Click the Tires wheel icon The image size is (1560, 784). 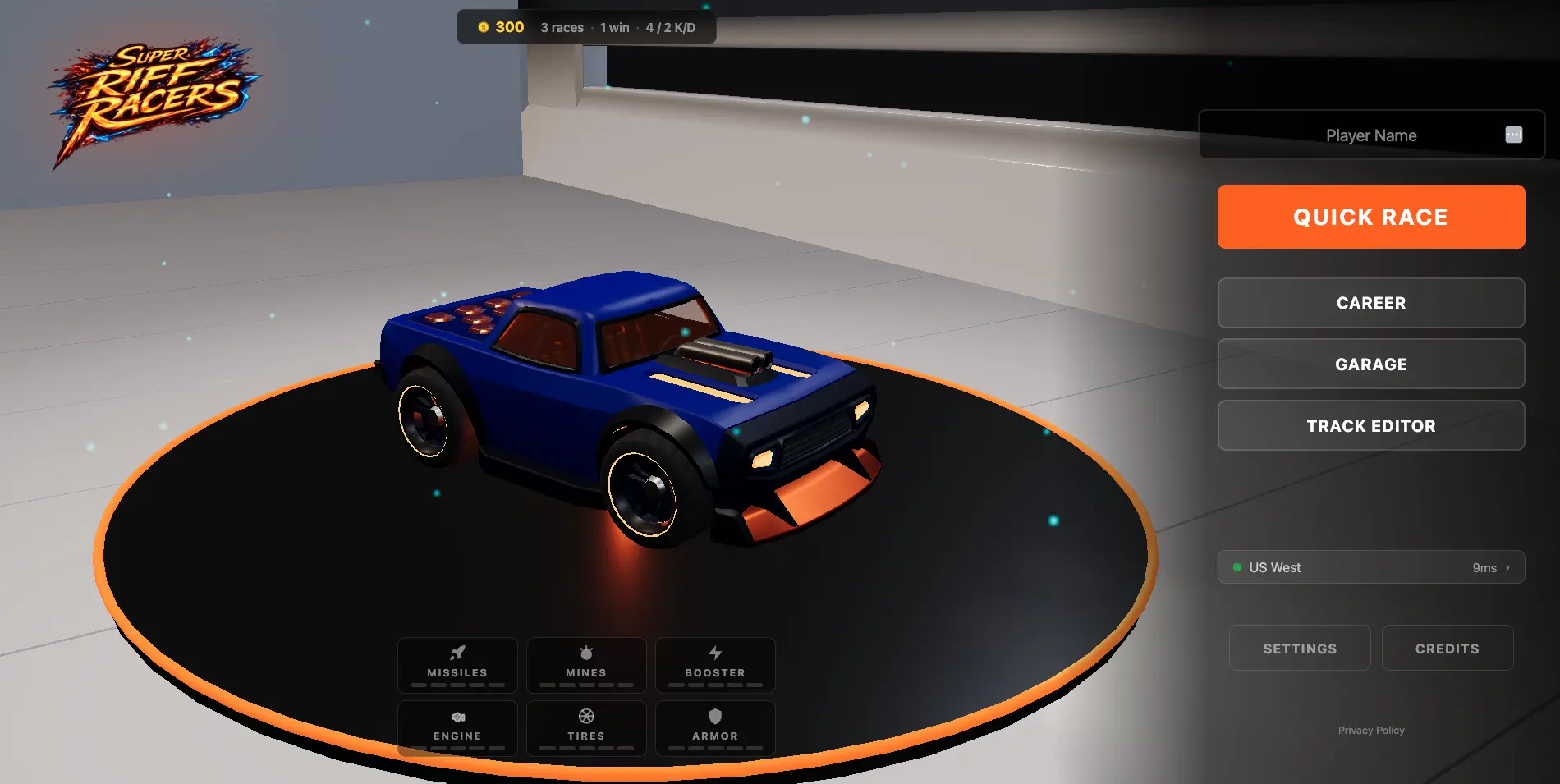click(585, 715)
